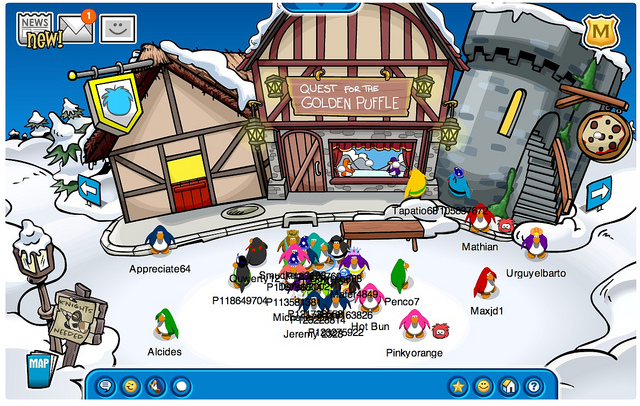The width and height of the screenshot is (640, 406).
Task: Open the question mark help button
Action: (533, 385)
